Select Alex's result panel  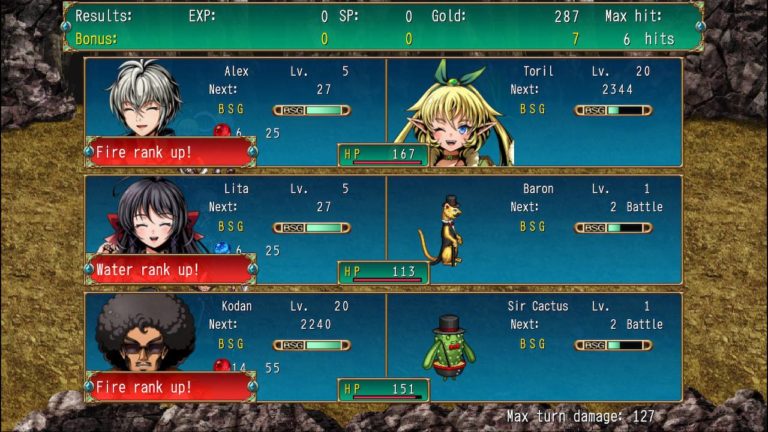[x=235, y=111]
